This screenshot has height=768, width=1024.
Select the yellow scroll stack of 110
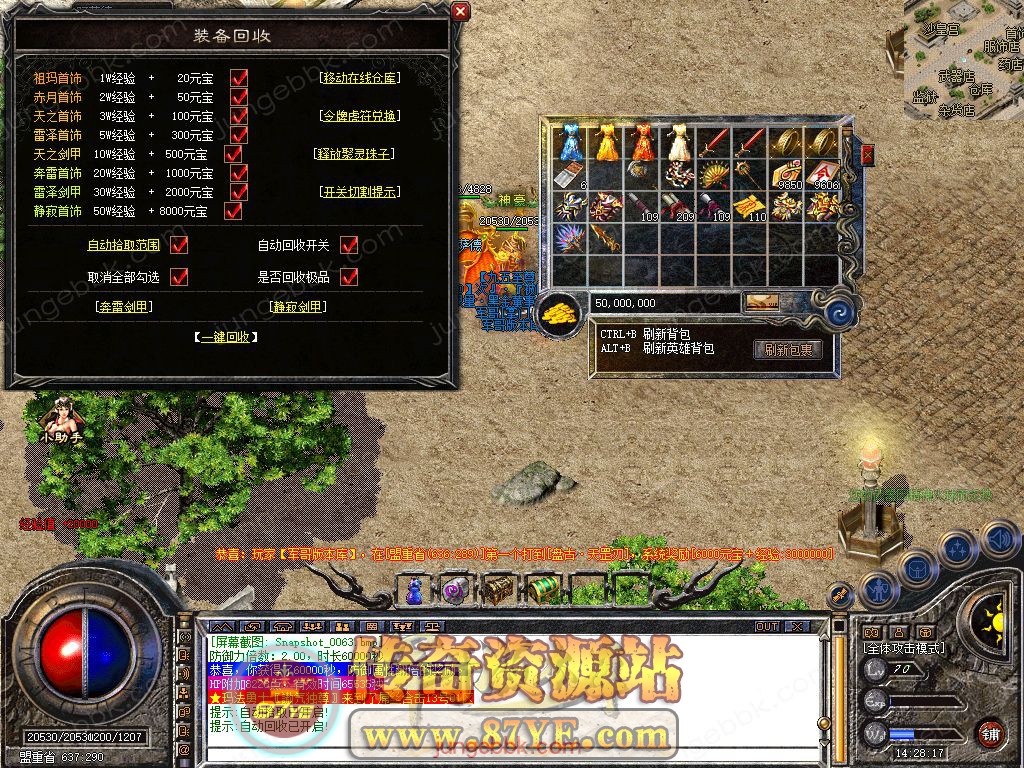click(750, 206)
